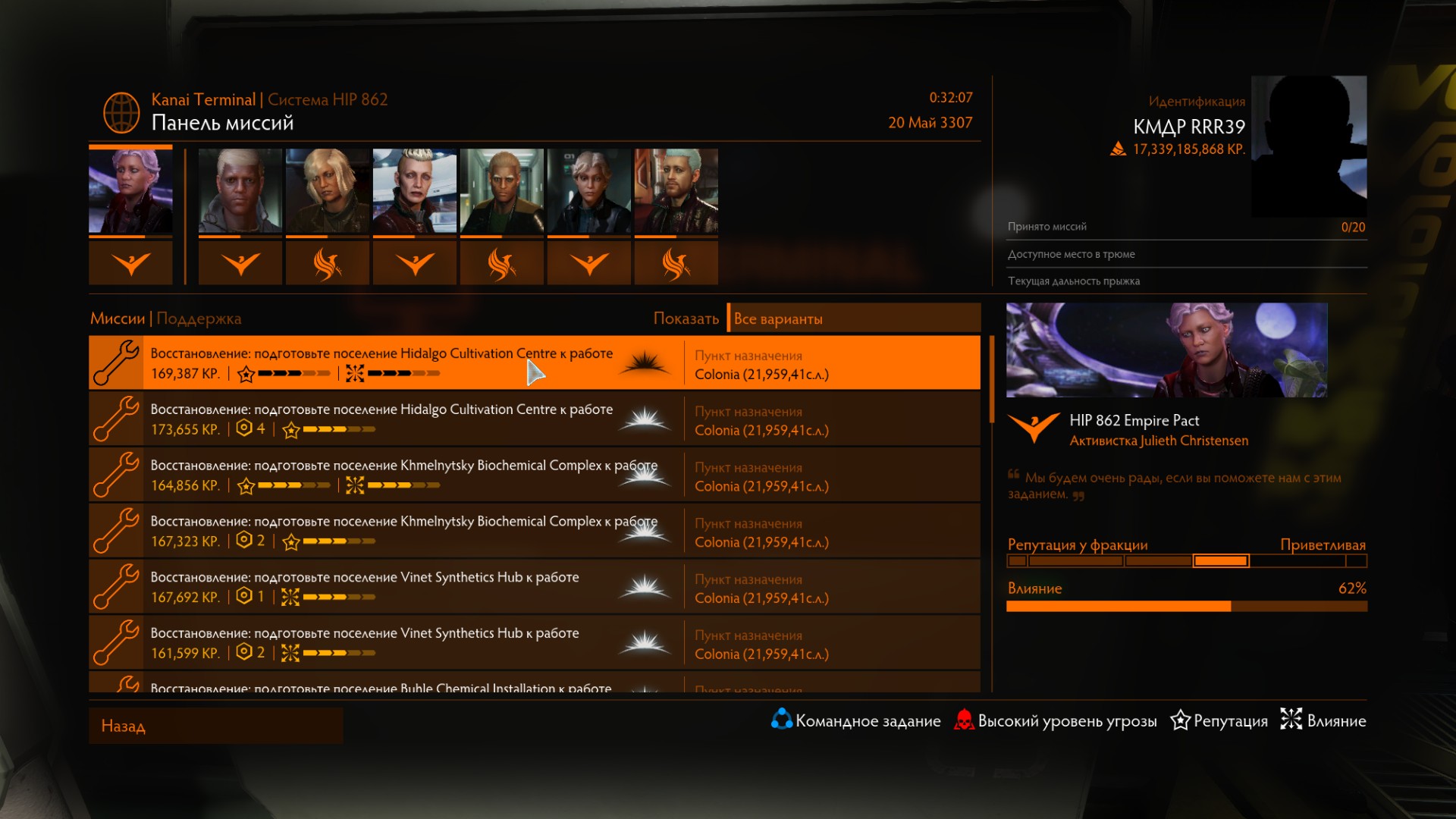The image size is (1456, 819).
Task: Select the purple-haired faction representative portrait
Action: point(130,191)
